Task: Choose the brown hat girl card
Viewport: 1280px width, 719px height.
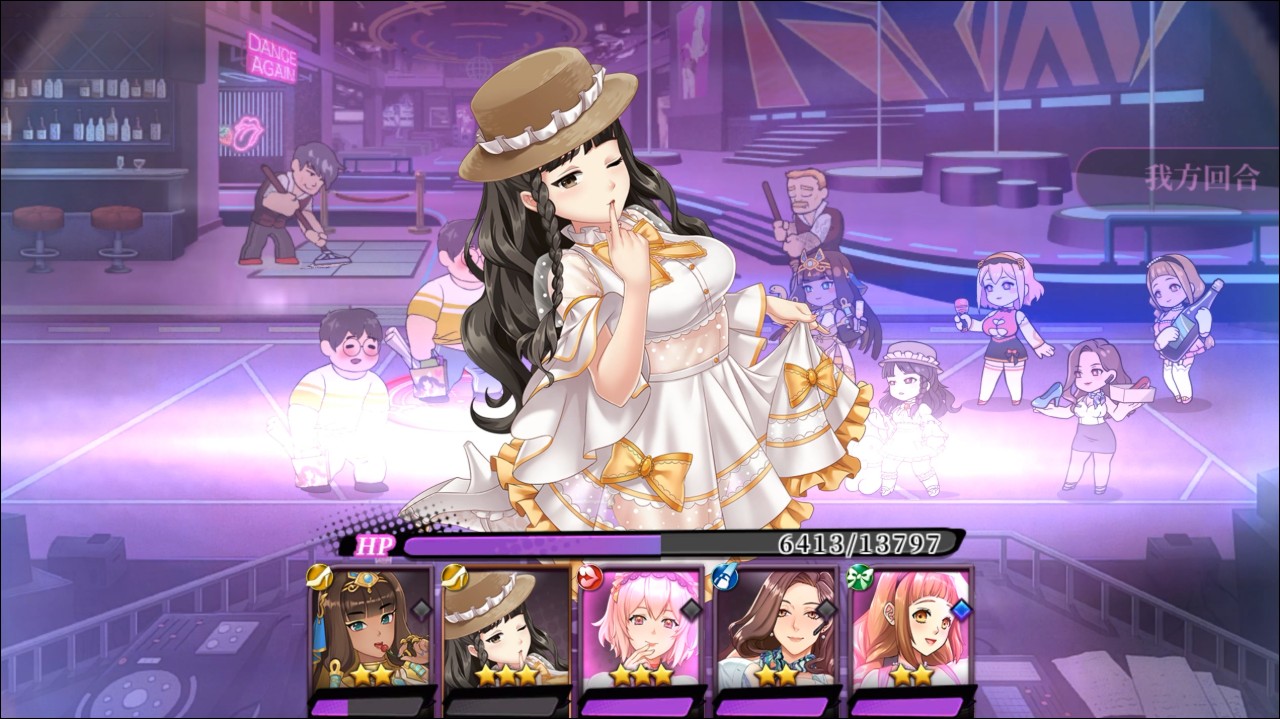Action: pos(506,627)
